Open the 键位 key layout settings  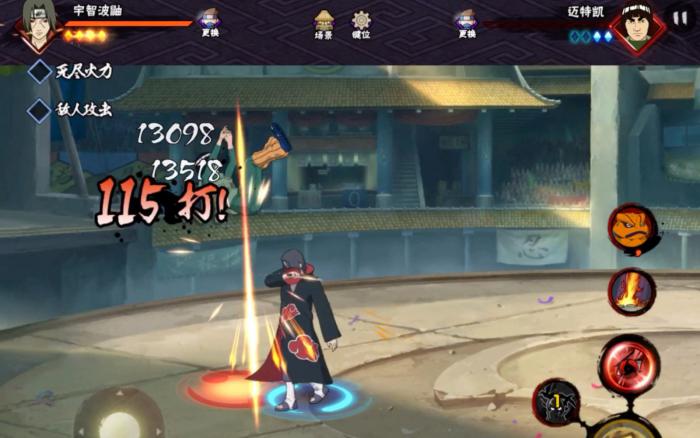[x=361, y=22]
